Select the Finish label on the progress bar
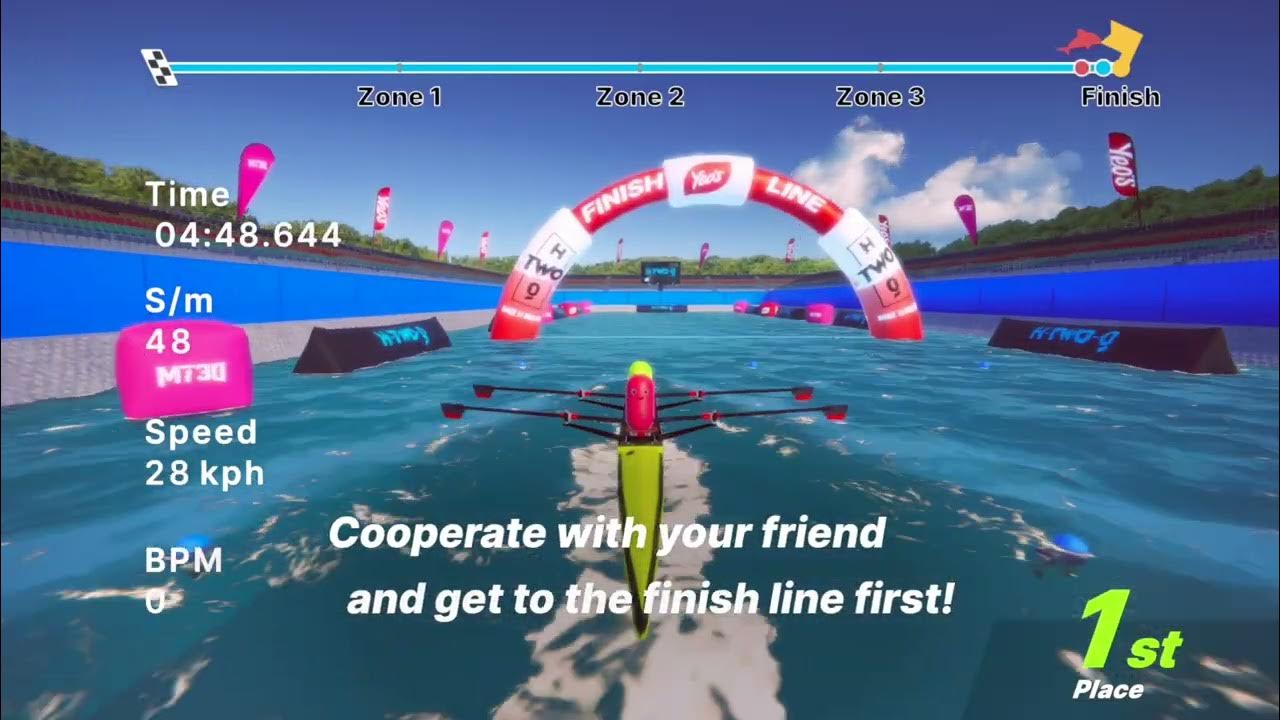Image resolution: width=1280 pixels, height=720 pixels. (x=1121, y=97)
